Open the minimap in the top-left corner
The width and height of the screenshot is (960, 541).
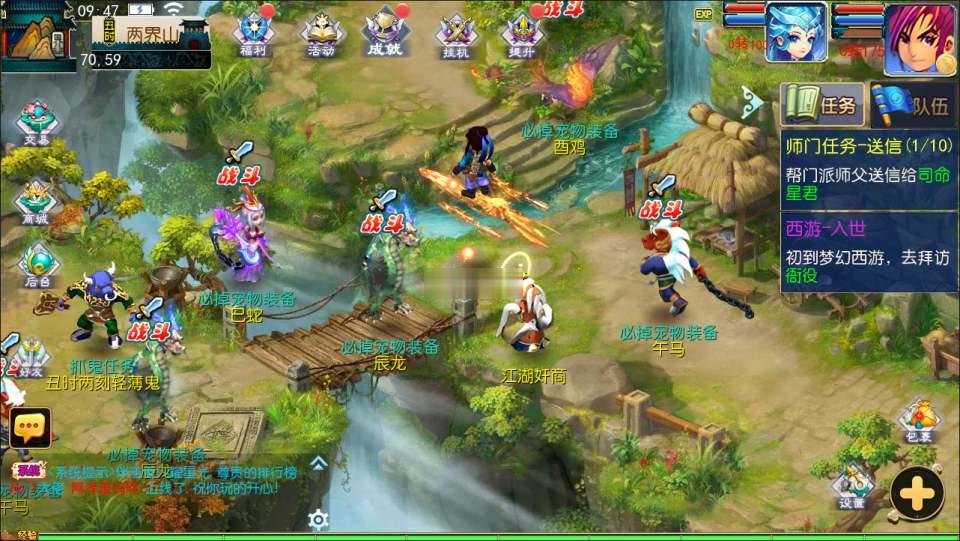(38, 35)
